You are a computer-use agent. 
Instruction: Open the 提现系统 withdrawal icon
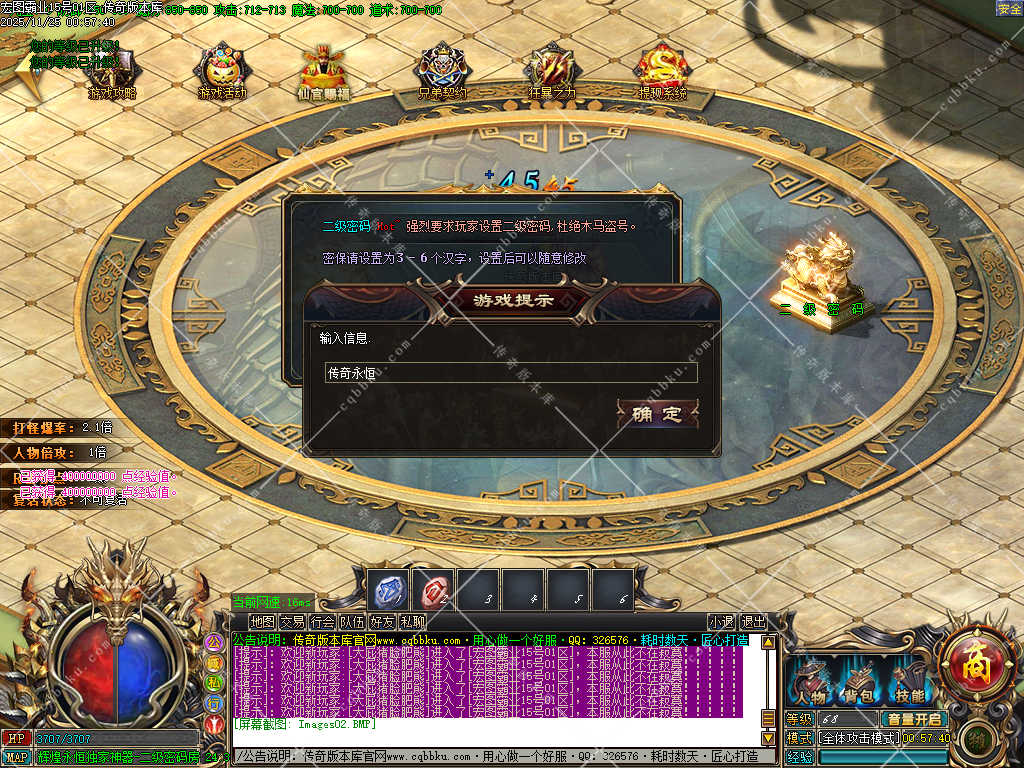(x=663, y=72)
